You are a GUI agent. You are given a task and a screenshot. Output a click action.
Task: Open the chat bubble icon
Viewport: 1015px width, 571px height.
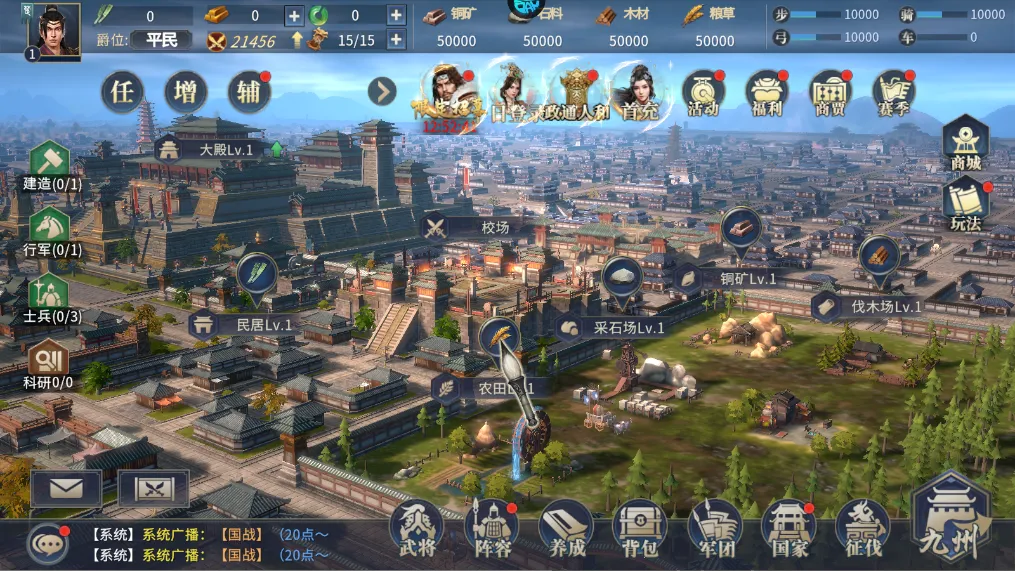[x=46, y=543]
